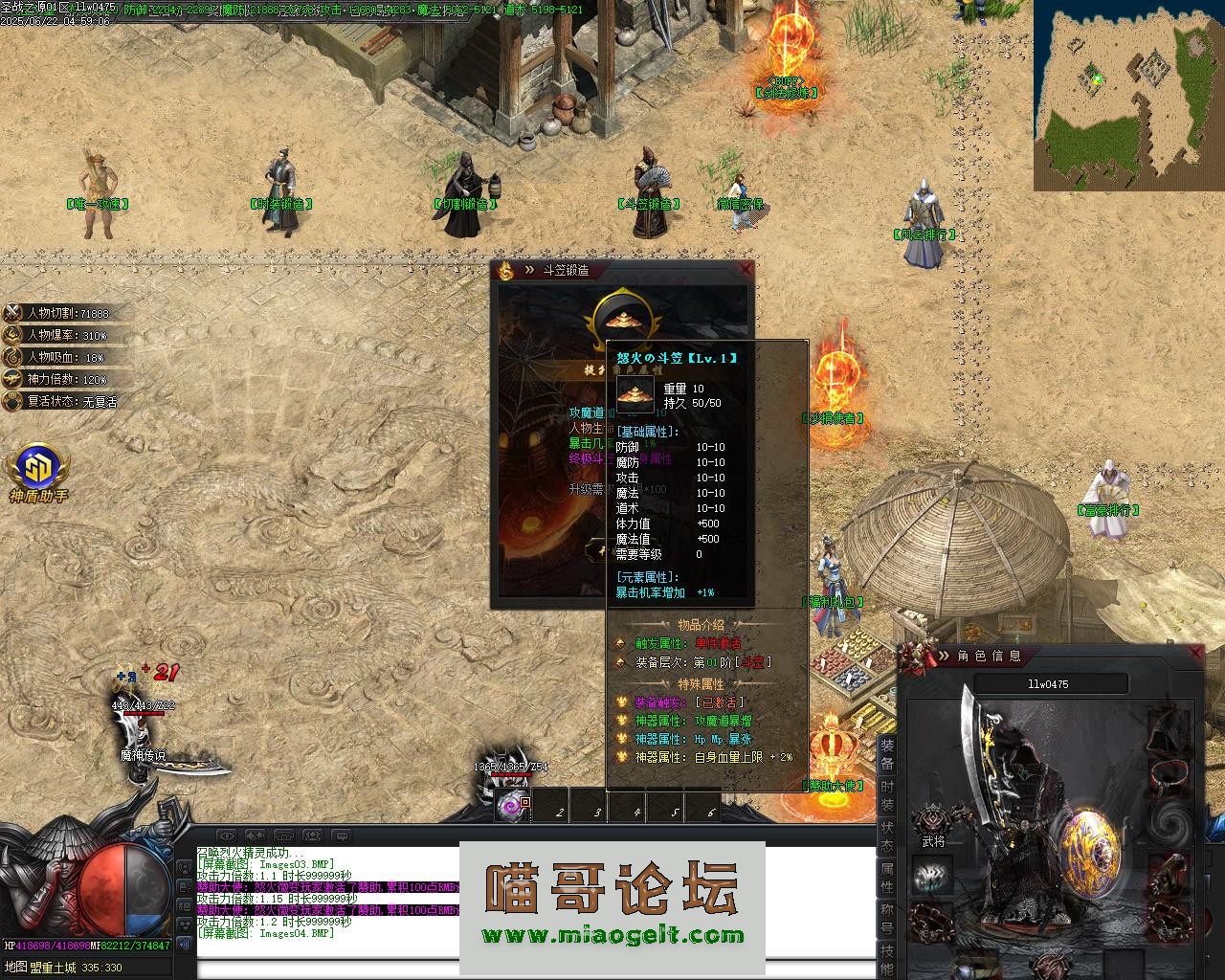The image size is (1225, 980).
Task: Select the purple swirl skill in hotbar
Action: tap(514, 806)
